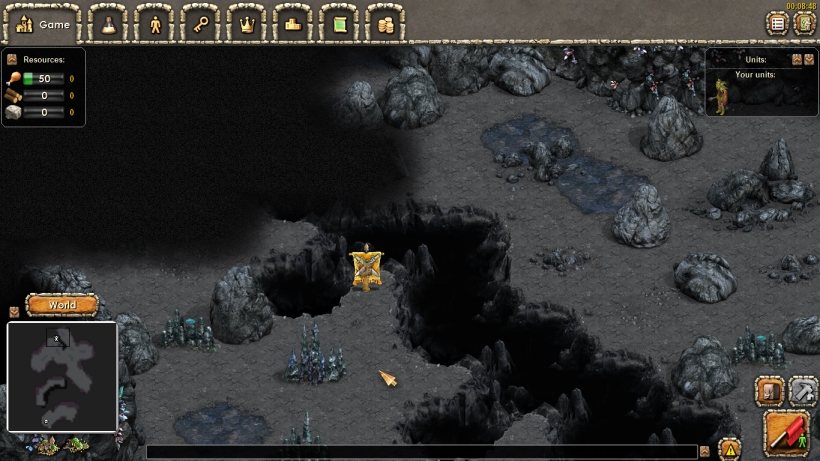Show the podium rankings tab
The image size is (820, 461).
point(292,23)
